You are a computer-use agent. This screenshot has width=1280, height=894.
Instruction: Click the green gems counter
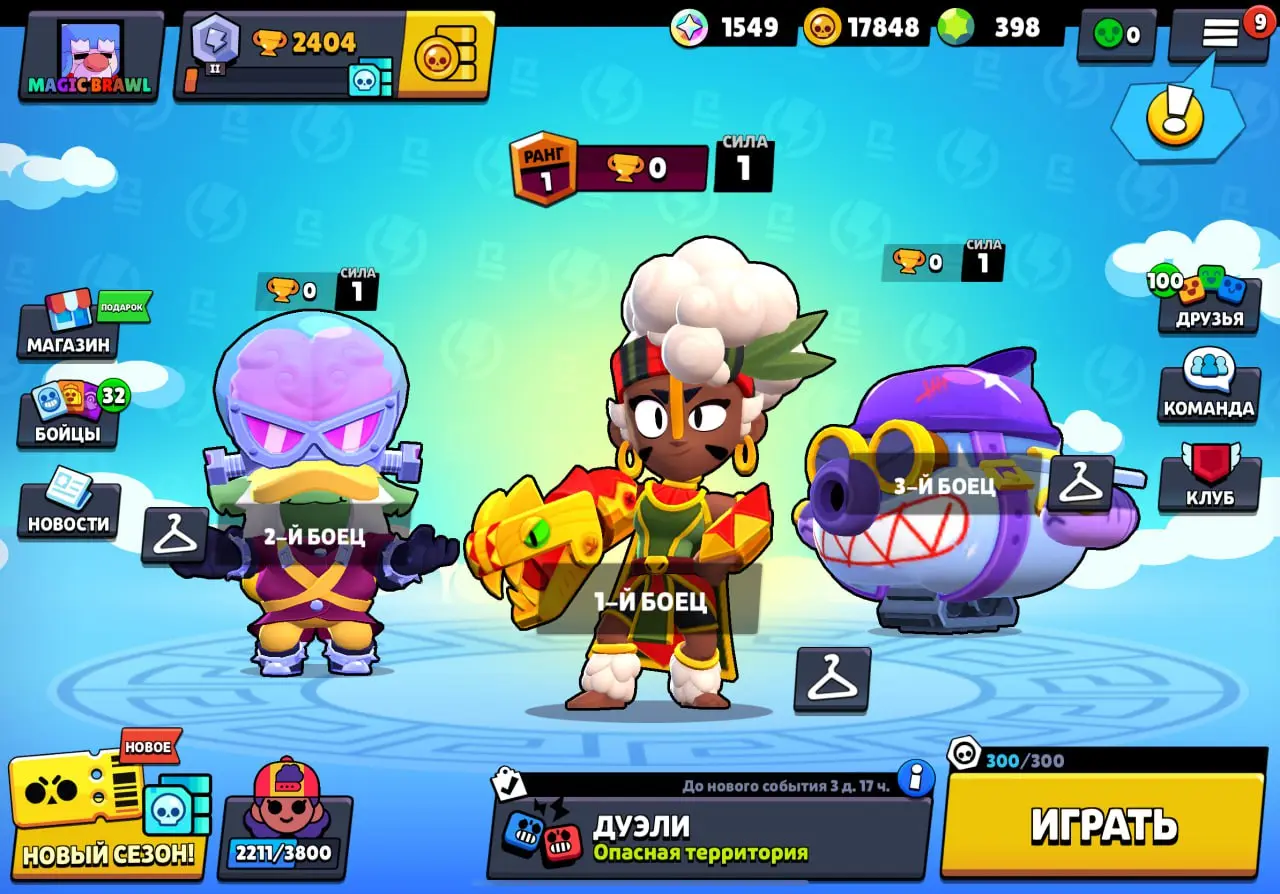click(x=1000, y=28)
